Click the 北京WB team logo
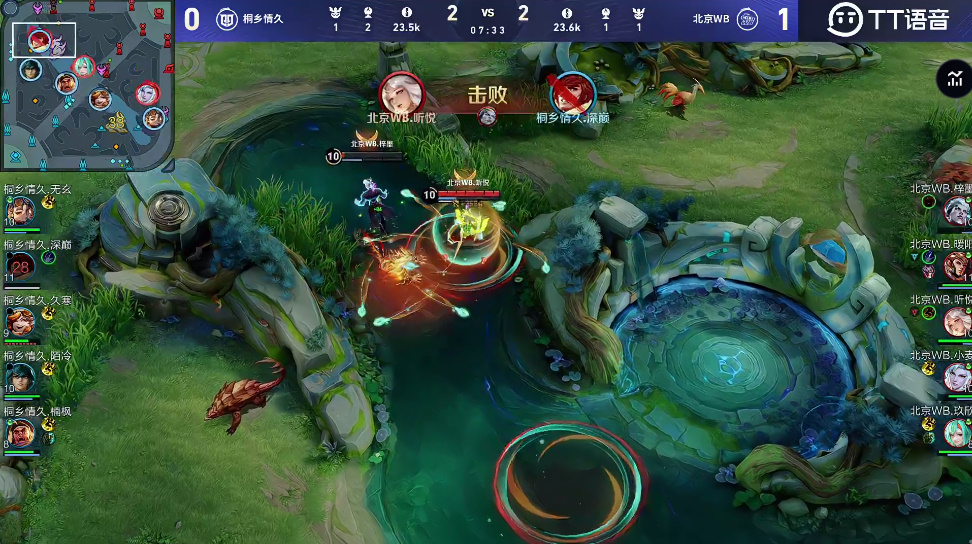Viewport: 972px width, 544px height. coord(746,19)
